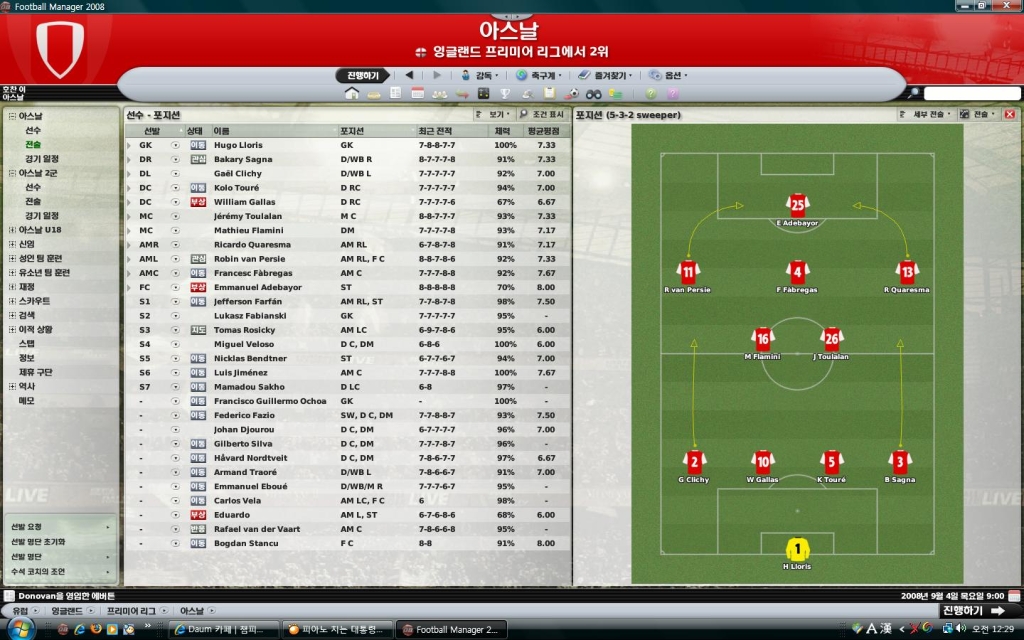Select Hugo Lloris in the squad list
Viewport: 1024px width, 640px height.
(238, 145)
